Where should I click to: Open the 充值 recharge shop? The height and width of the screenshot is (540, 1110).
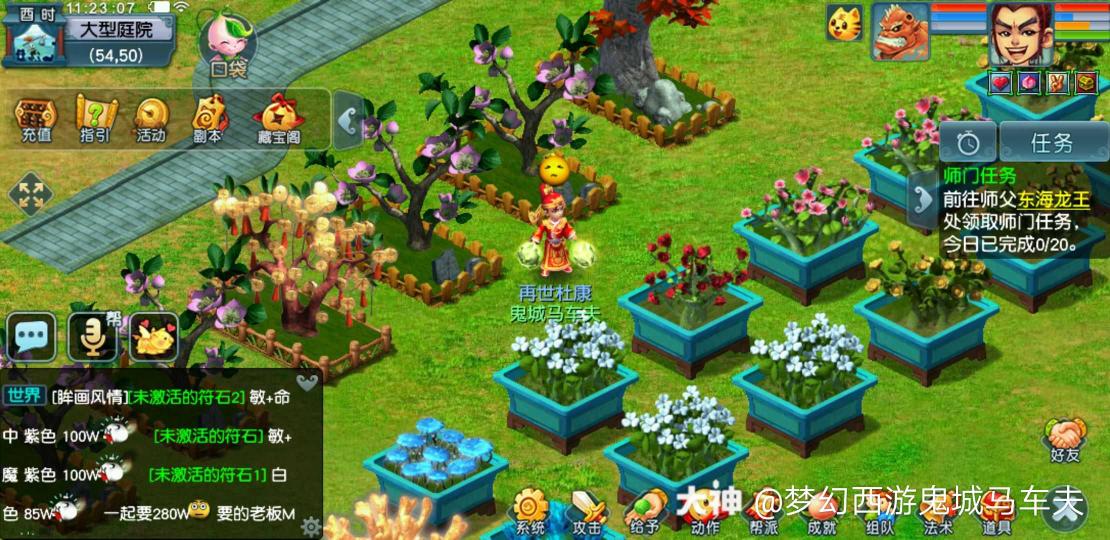pyautogui.click(x=35, y=120)
